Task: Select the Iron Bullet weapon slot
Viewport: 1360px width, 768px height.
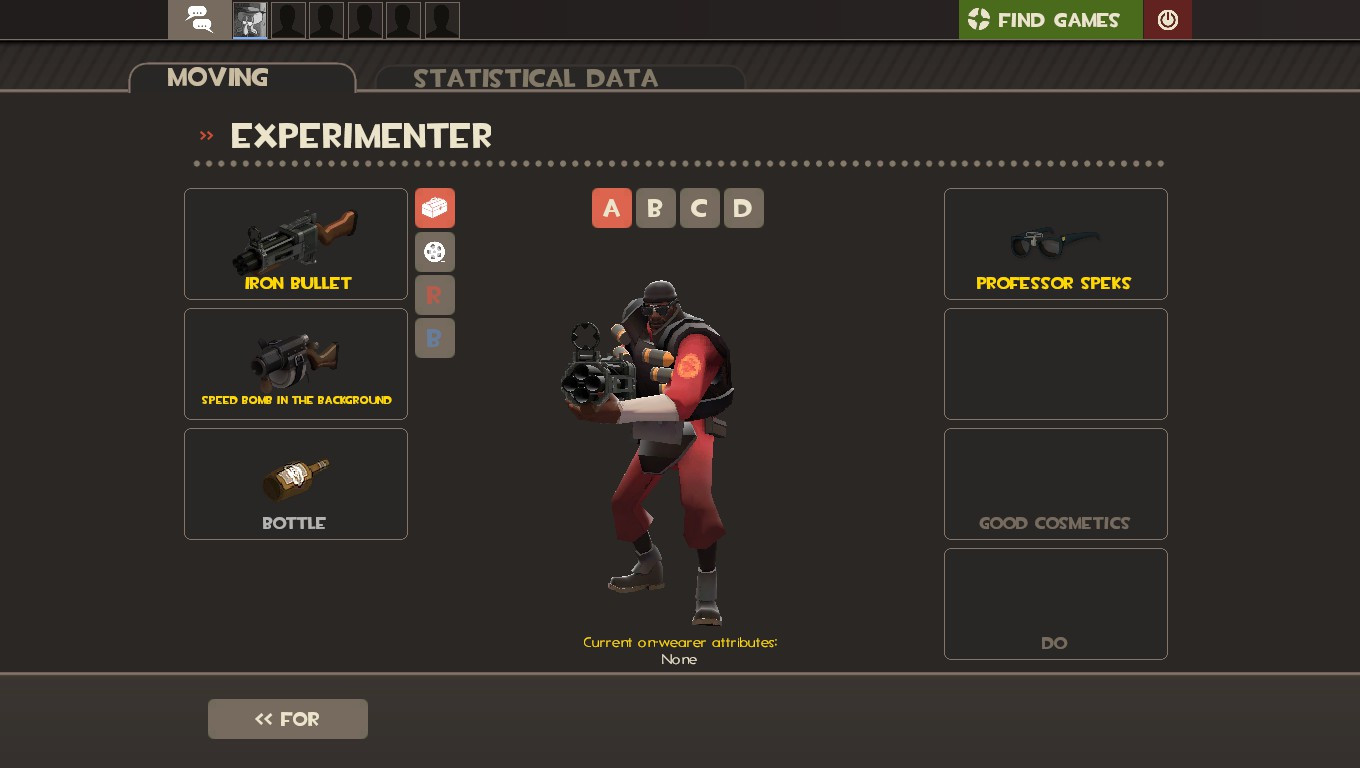Action: coord(296,244)
